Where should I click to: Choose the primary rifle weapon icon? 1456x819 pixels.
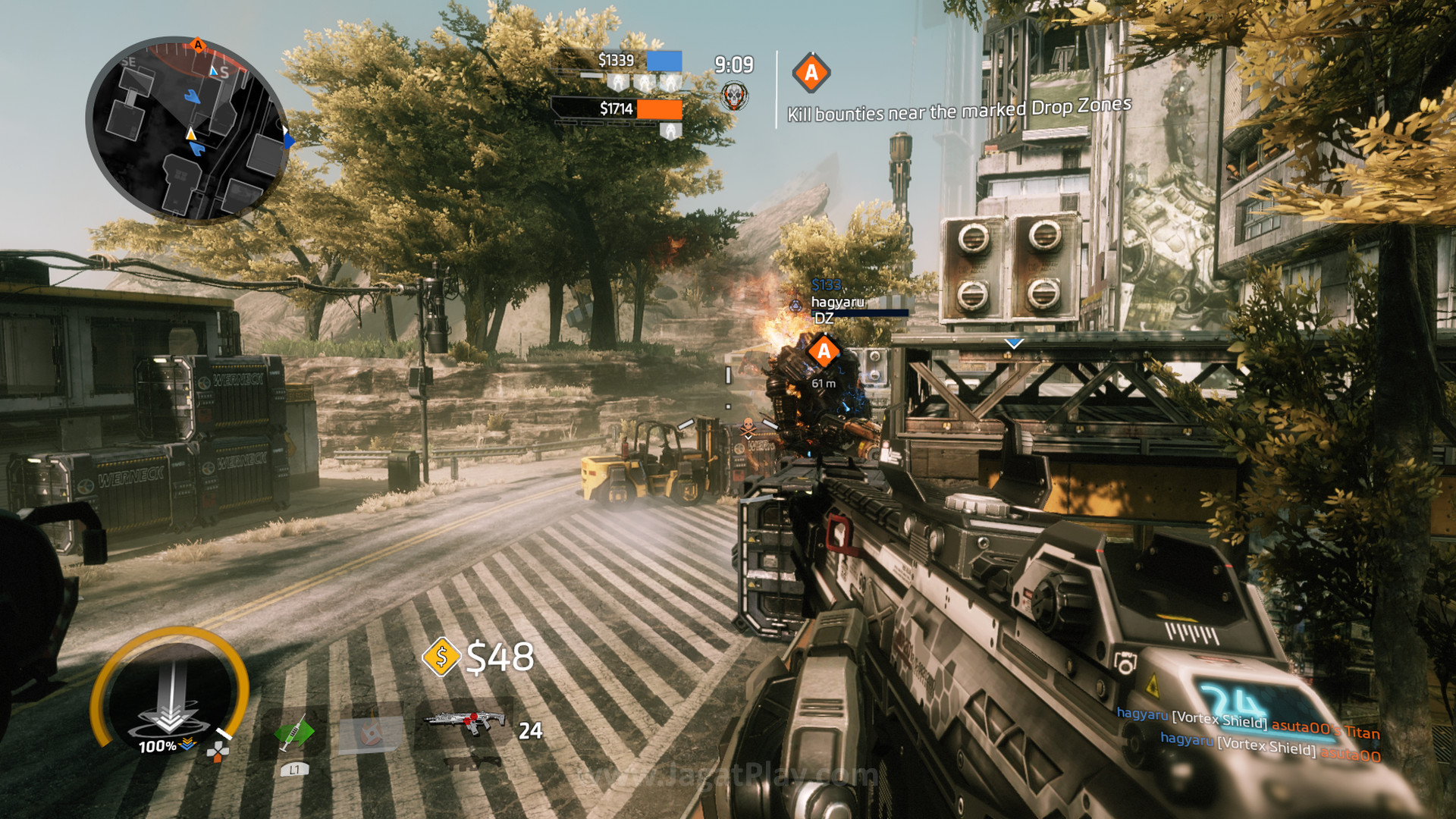coord(464,722)
